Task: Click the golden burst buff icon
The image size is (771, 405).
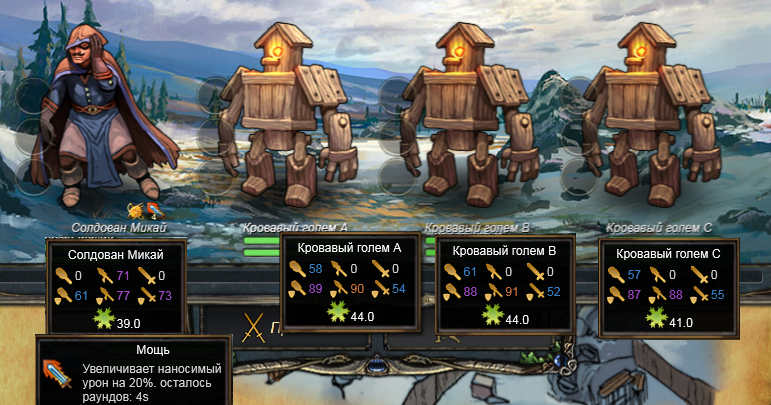Action: point(136,211)
